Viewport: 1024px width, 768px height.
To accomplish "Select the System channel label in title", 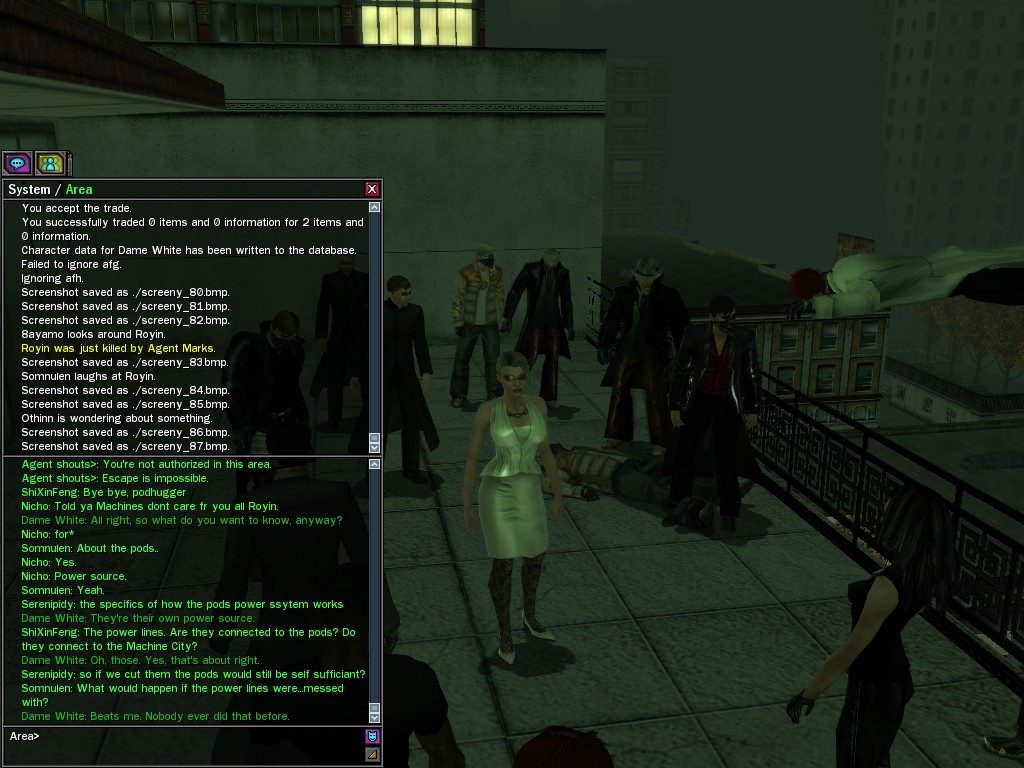I will click(x=29, y=190).
